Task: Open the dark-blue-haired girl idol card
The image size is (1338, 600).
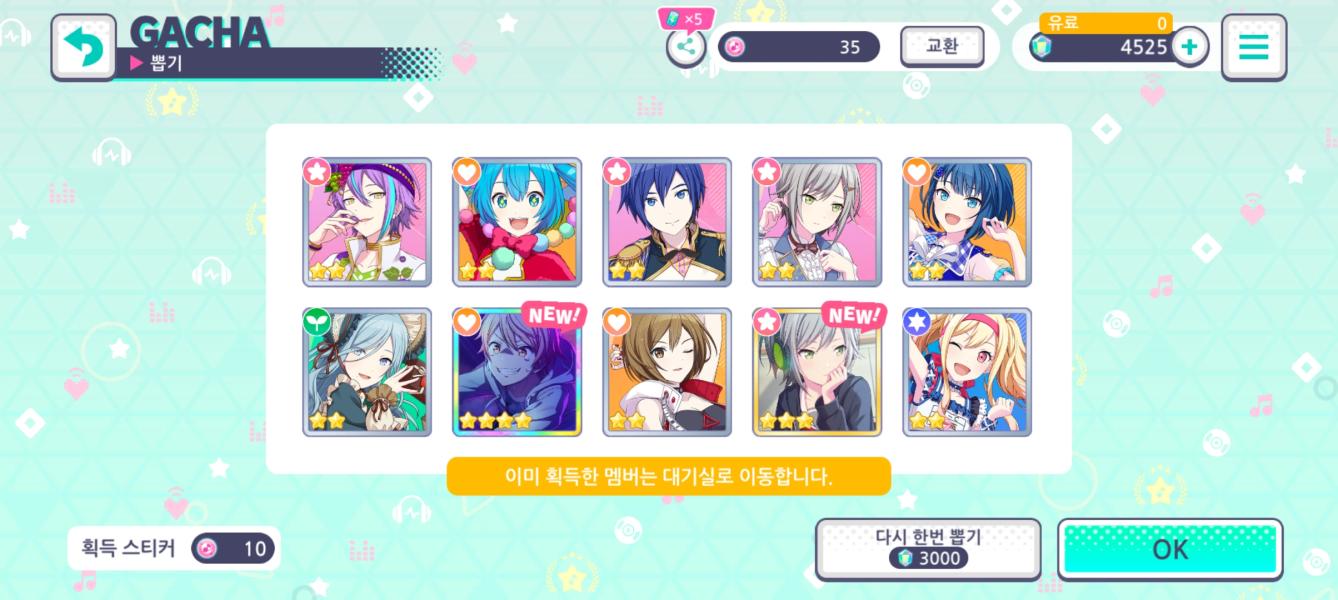Action: (967, 222)
